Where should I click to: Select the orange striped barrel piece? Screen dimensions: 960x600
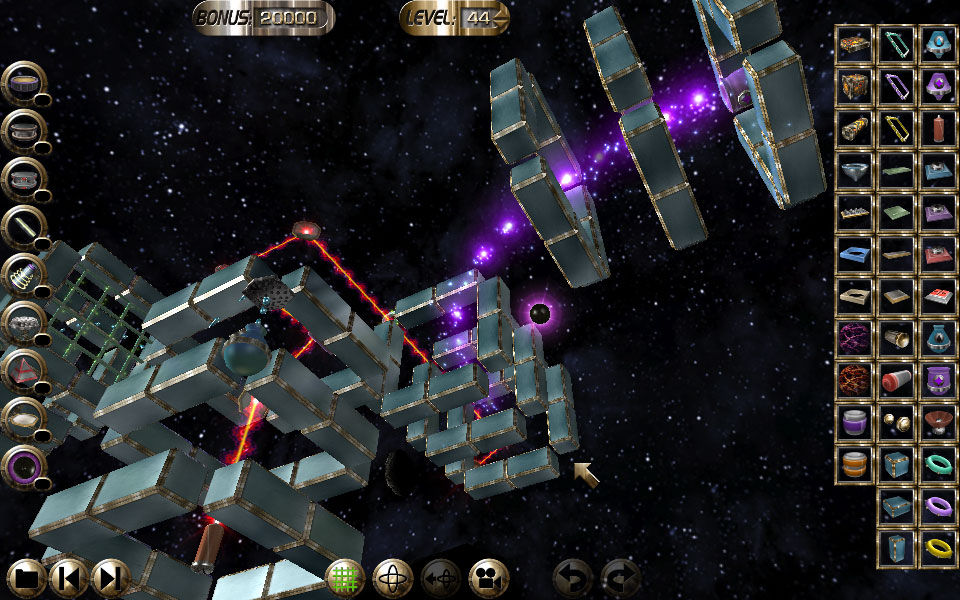tap(854, 464)
